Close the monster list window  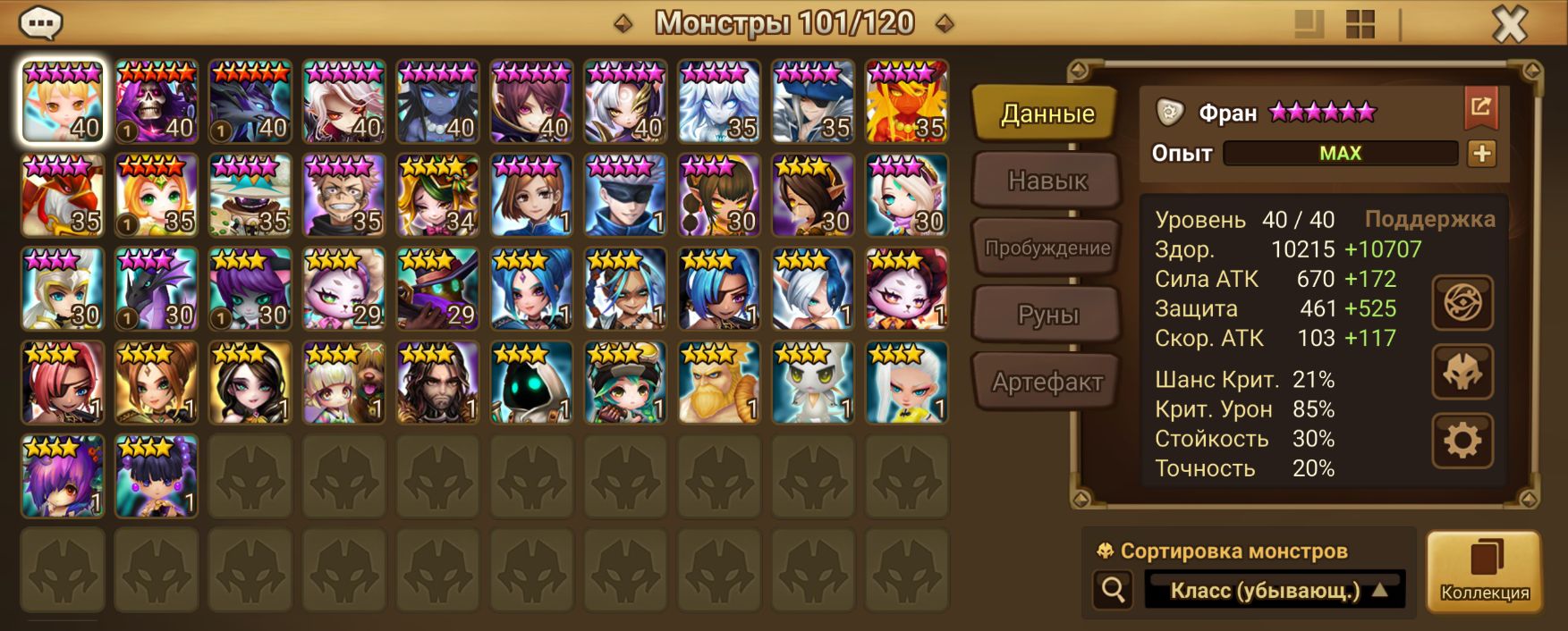tap(1509, 24)
